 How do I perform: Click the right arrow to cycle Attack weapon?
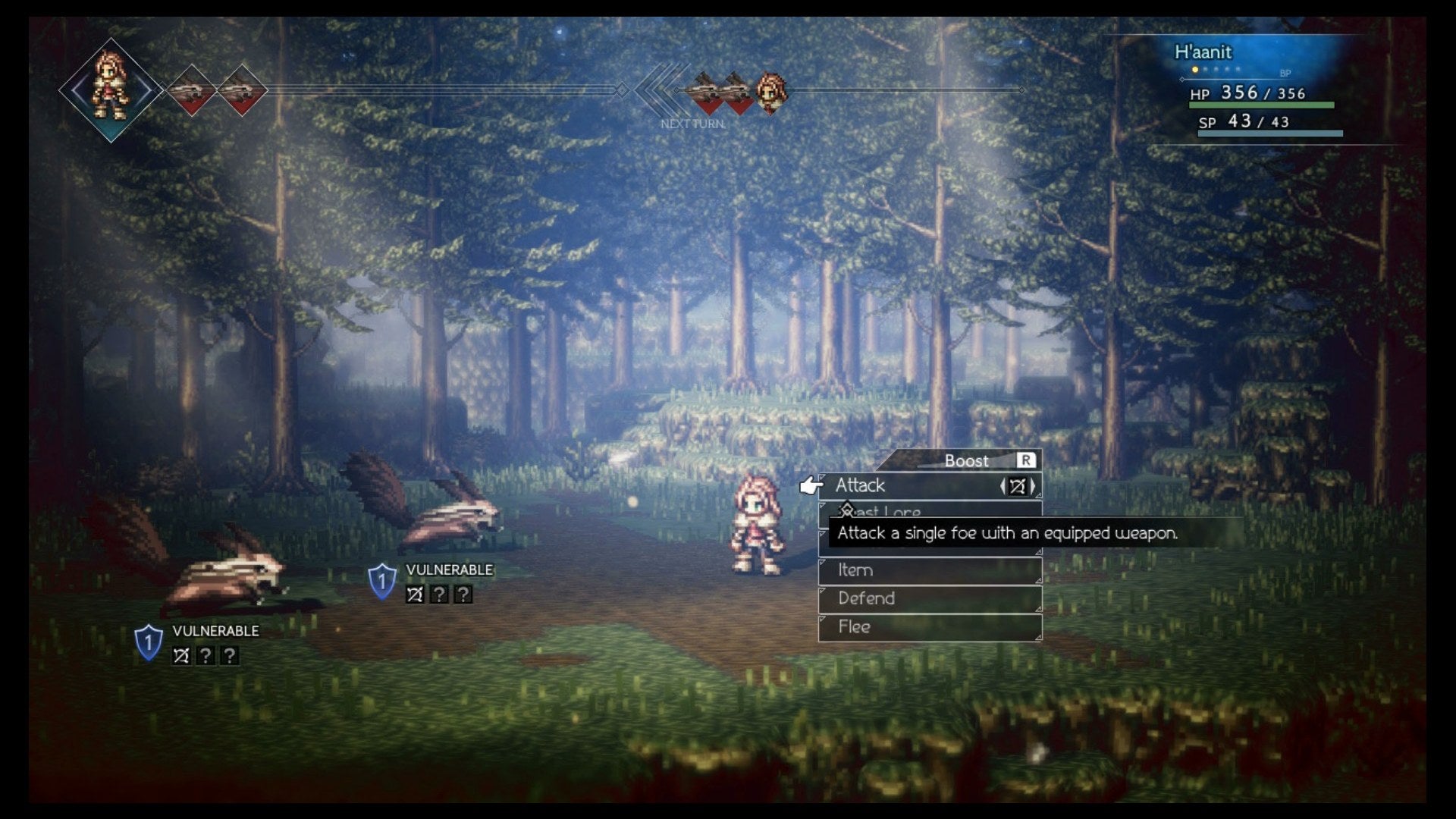point(1033,487)
